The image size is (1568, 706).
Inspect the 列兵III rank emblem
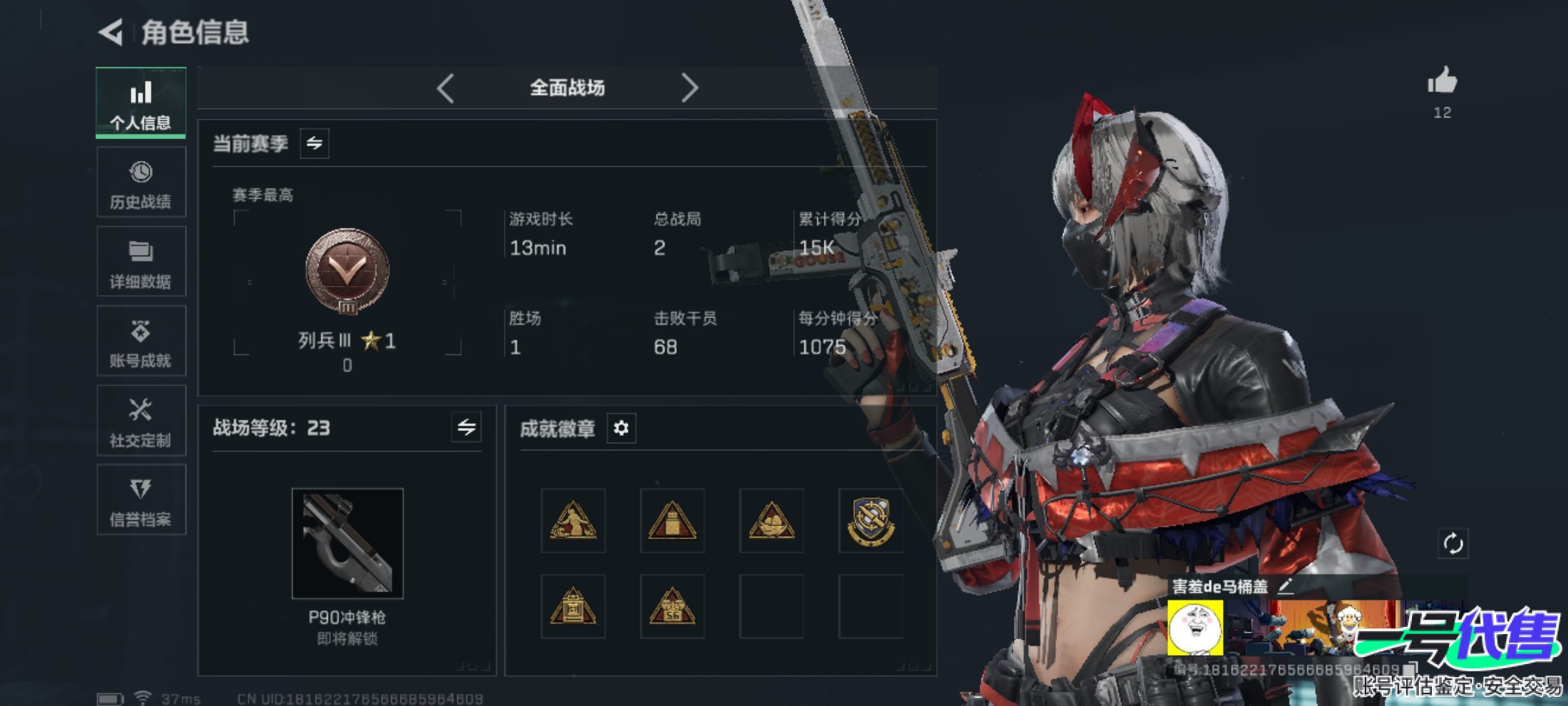[x=348, y=271]
